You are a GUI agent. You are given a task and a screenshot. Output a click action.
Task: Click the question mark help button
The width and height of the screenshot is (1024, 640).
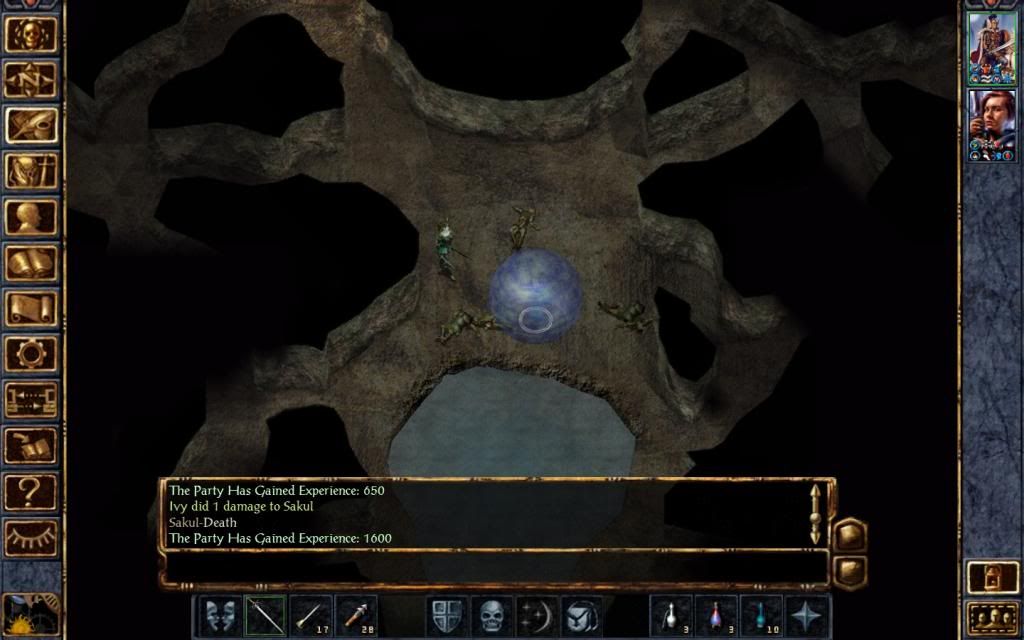(30, 492)
